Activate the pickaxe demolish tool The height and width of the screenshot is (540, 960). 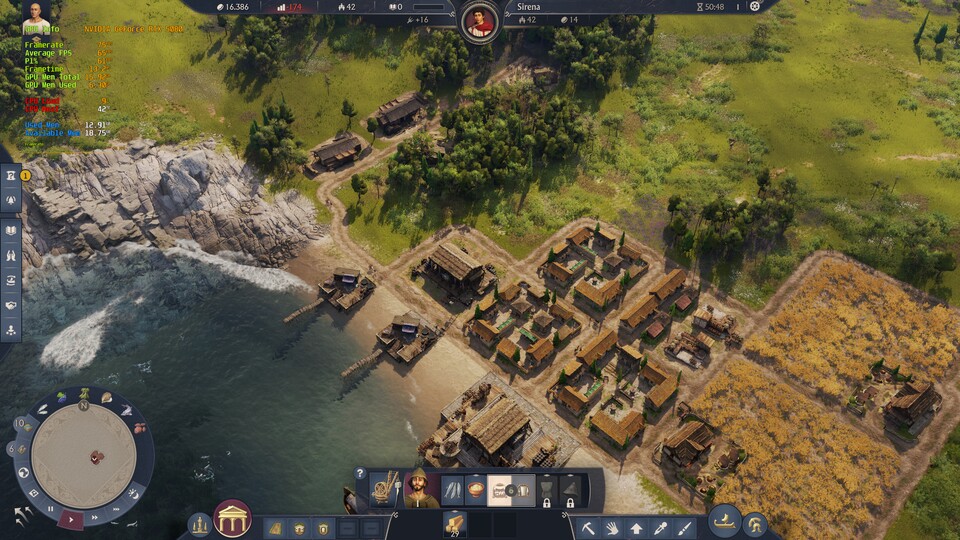point(589,527)
